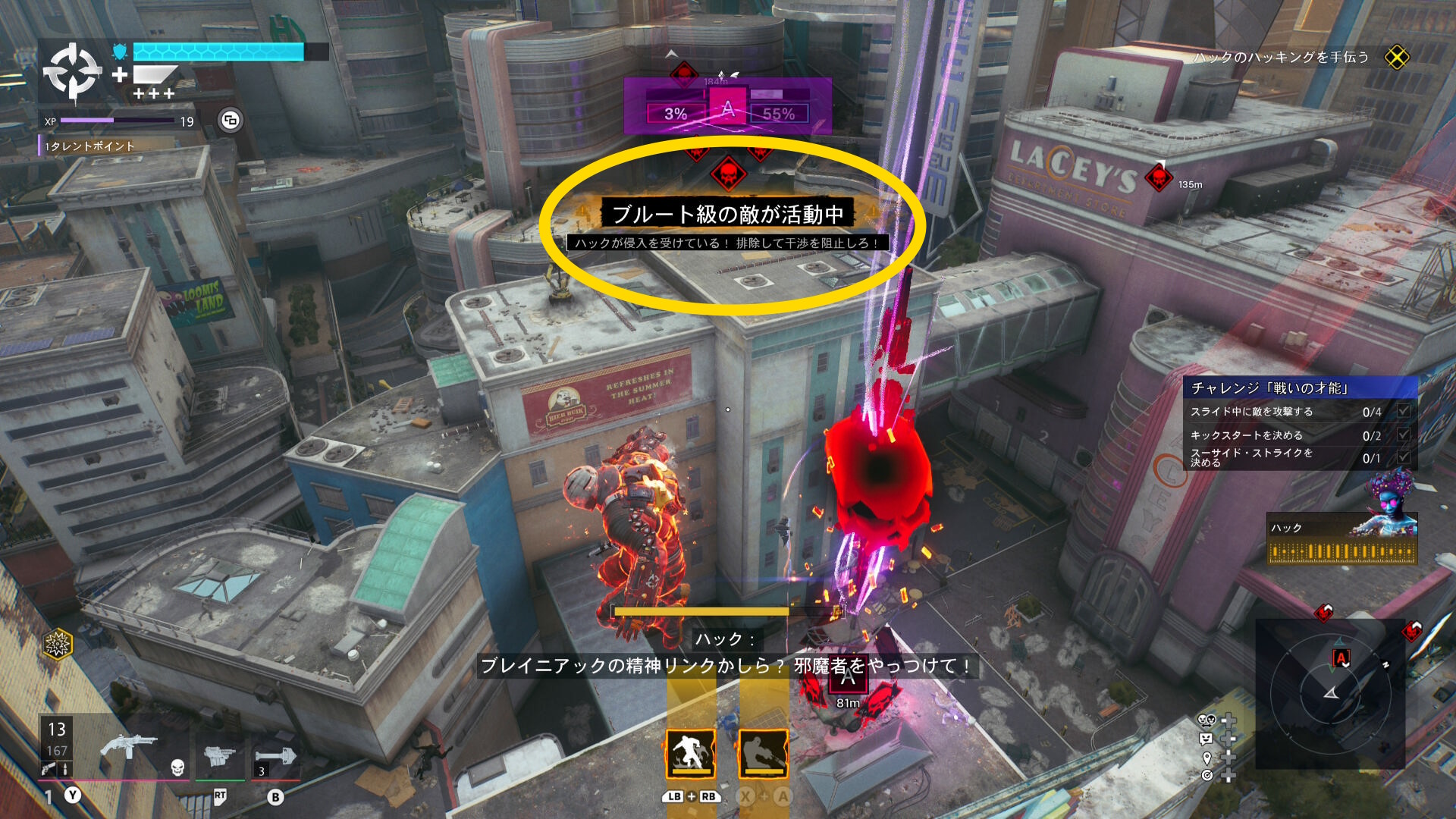
Task: Choose the character swap skulls icon
Action: click(x=1207, y=720)
